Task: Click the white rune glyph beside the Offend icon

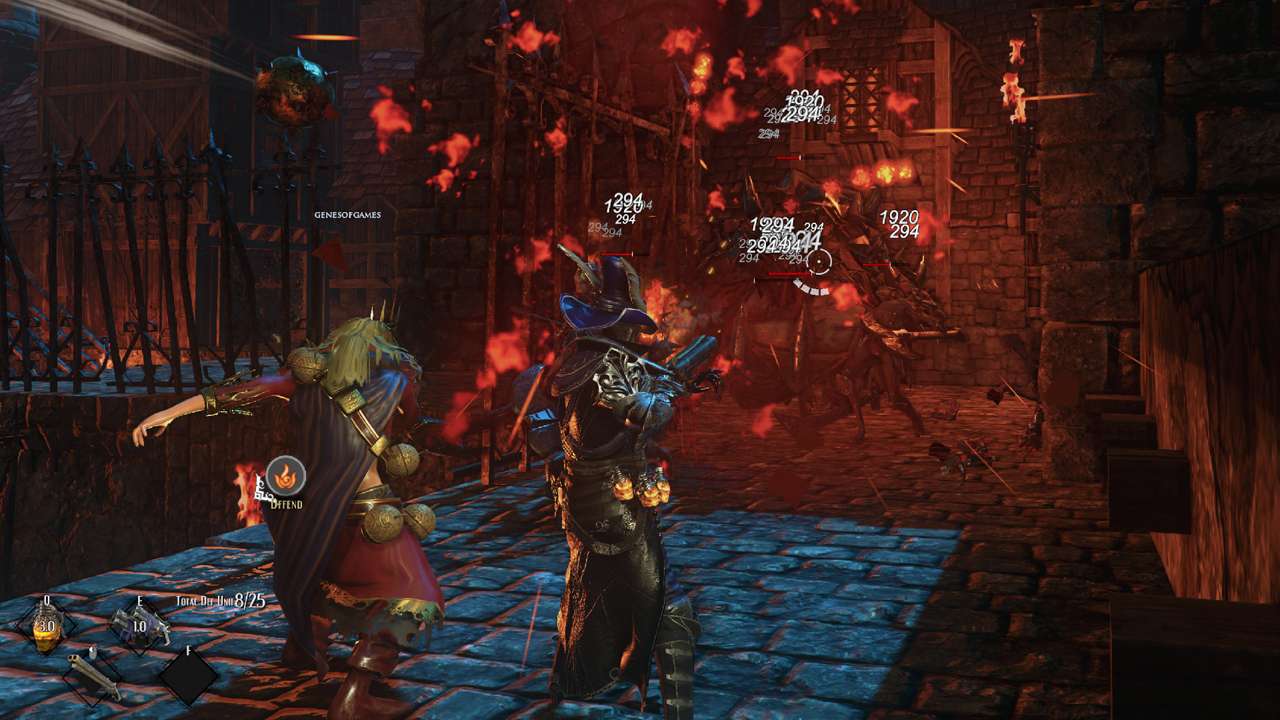Action: (x=264, y=487)
